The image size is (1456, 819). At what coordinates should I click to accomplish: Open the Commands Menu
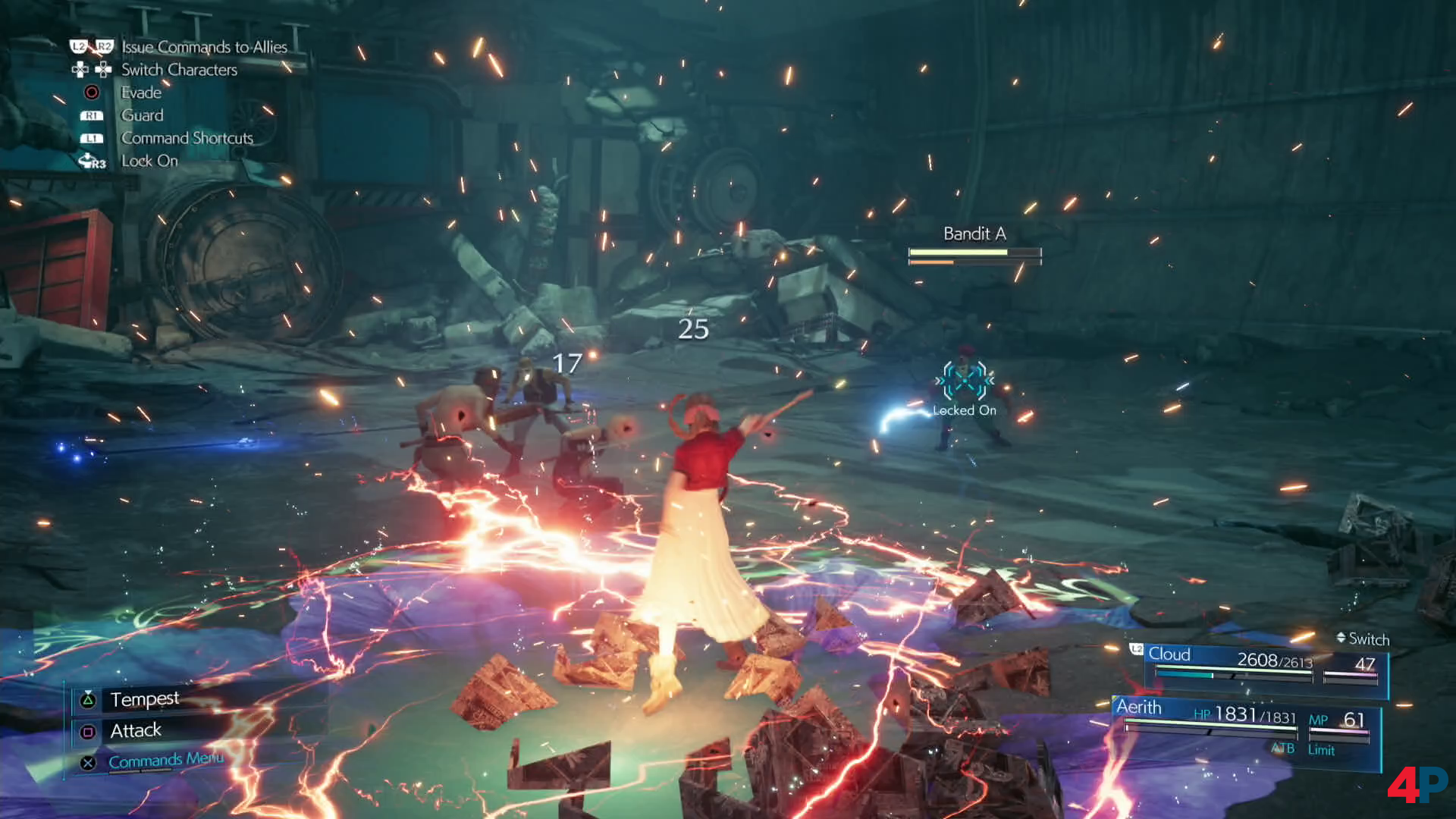click(165, 760)
